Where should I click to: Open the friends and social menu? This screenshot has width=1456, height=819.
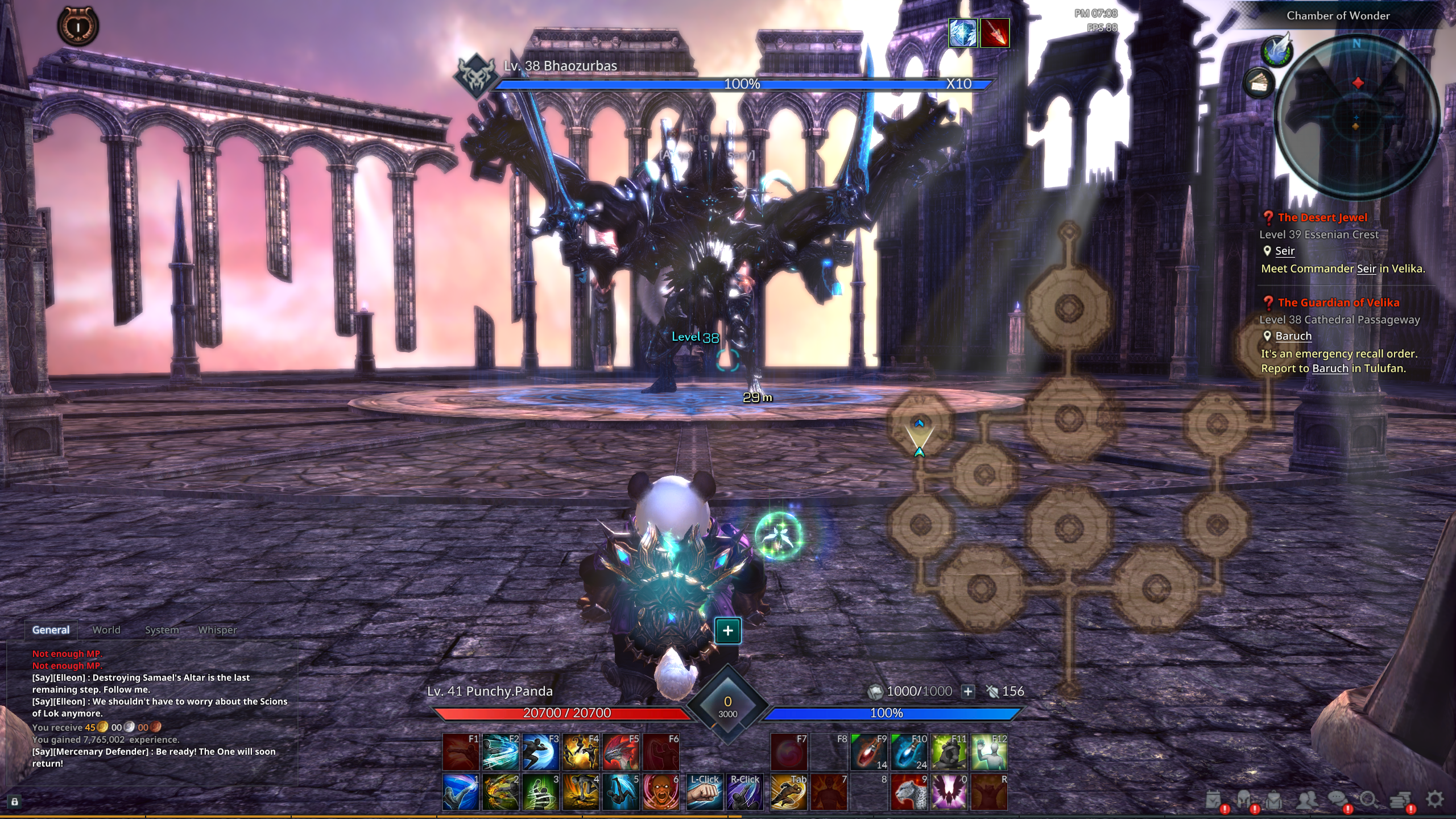point(1306,800)
